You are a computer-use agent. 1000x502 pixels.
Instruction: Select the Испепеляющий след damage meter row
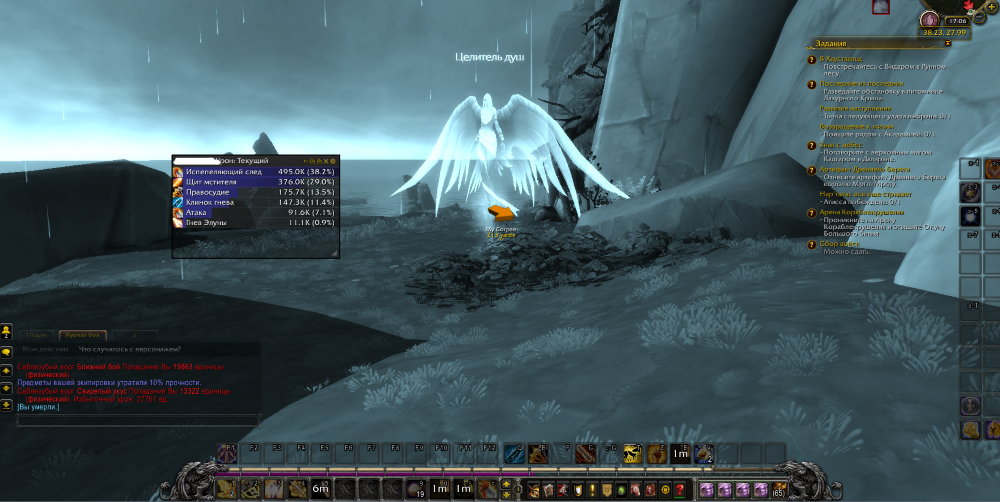[x=255, y=171]
